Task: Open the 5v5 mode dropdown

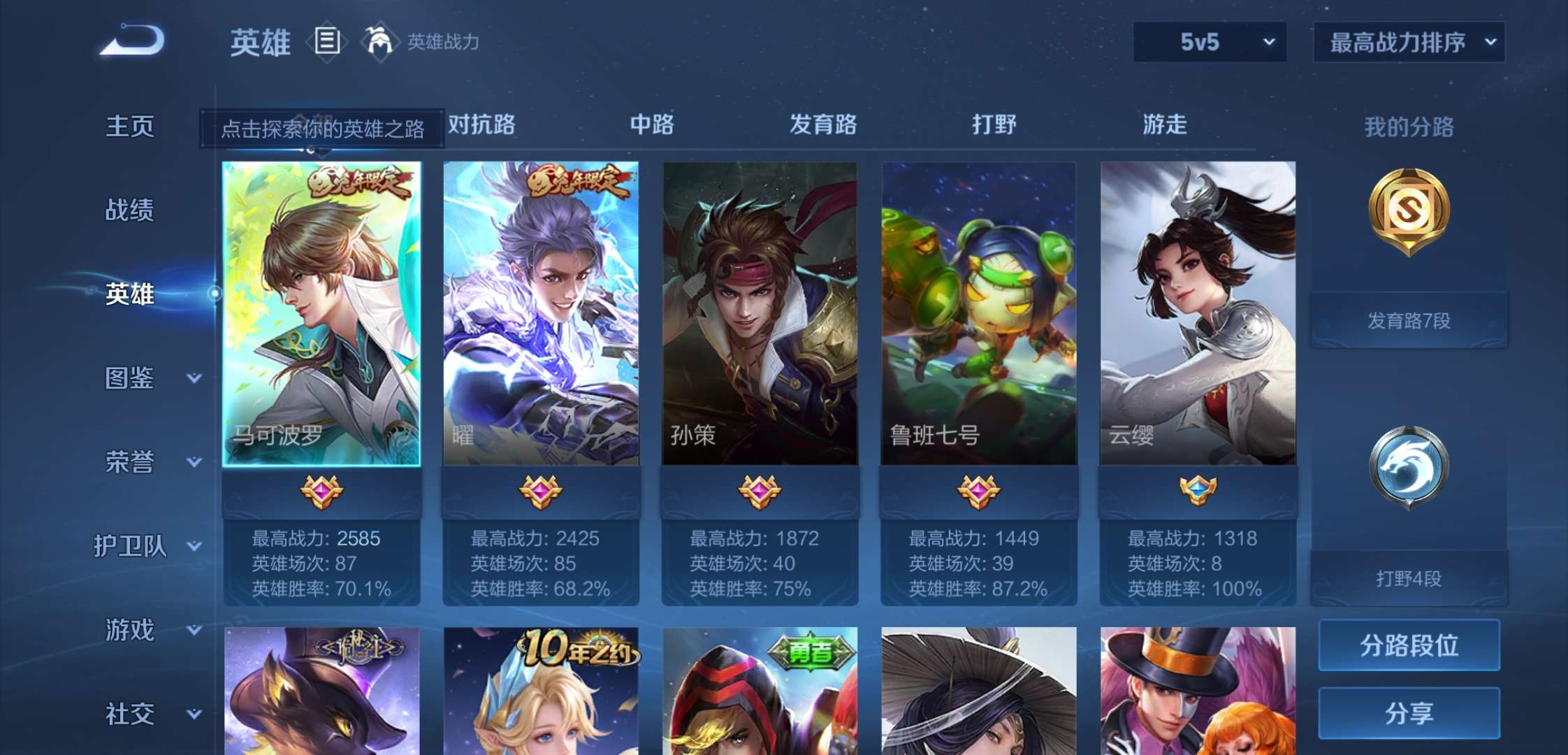Action: (1209, 42)
